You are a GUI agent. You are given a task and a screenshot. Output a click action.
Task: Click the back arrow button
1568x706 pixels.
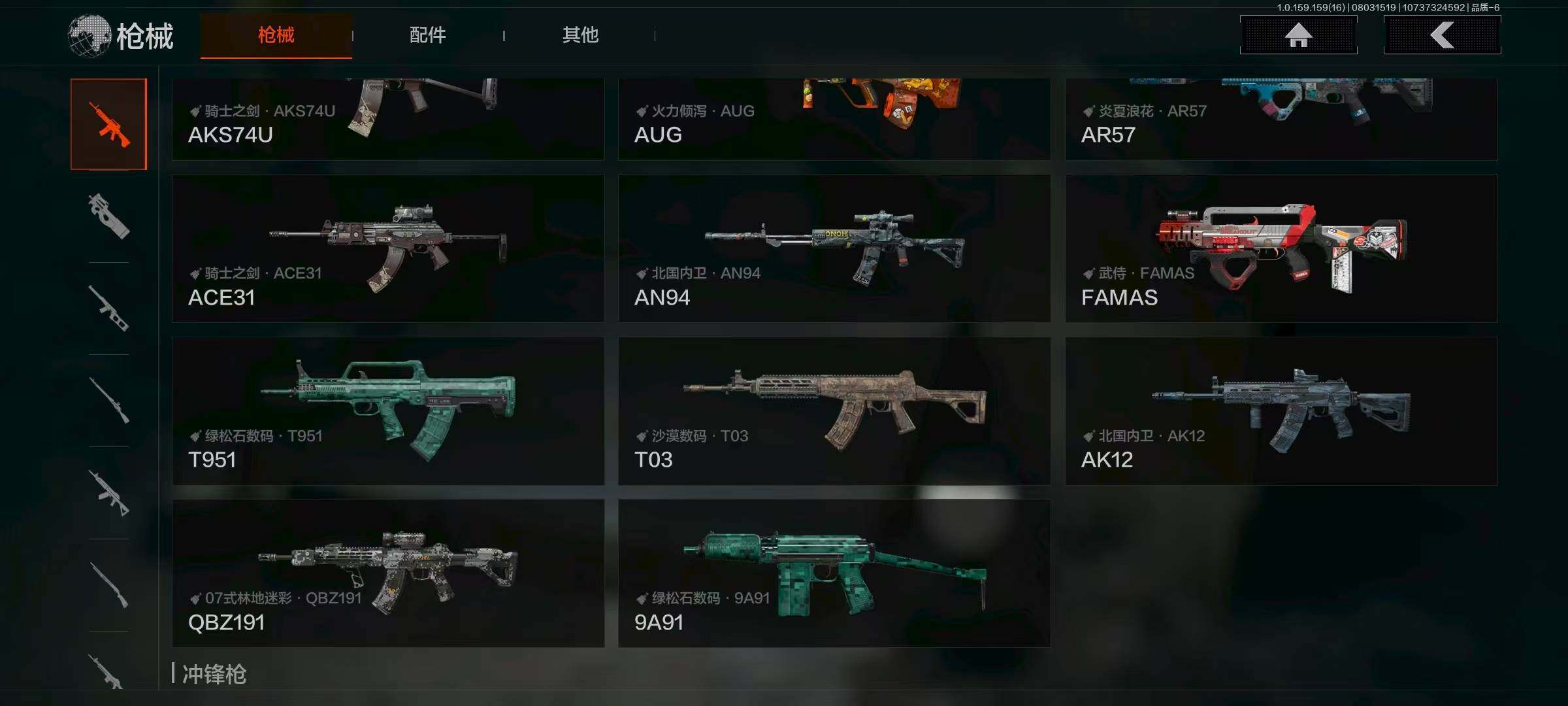coord(1442,35)
